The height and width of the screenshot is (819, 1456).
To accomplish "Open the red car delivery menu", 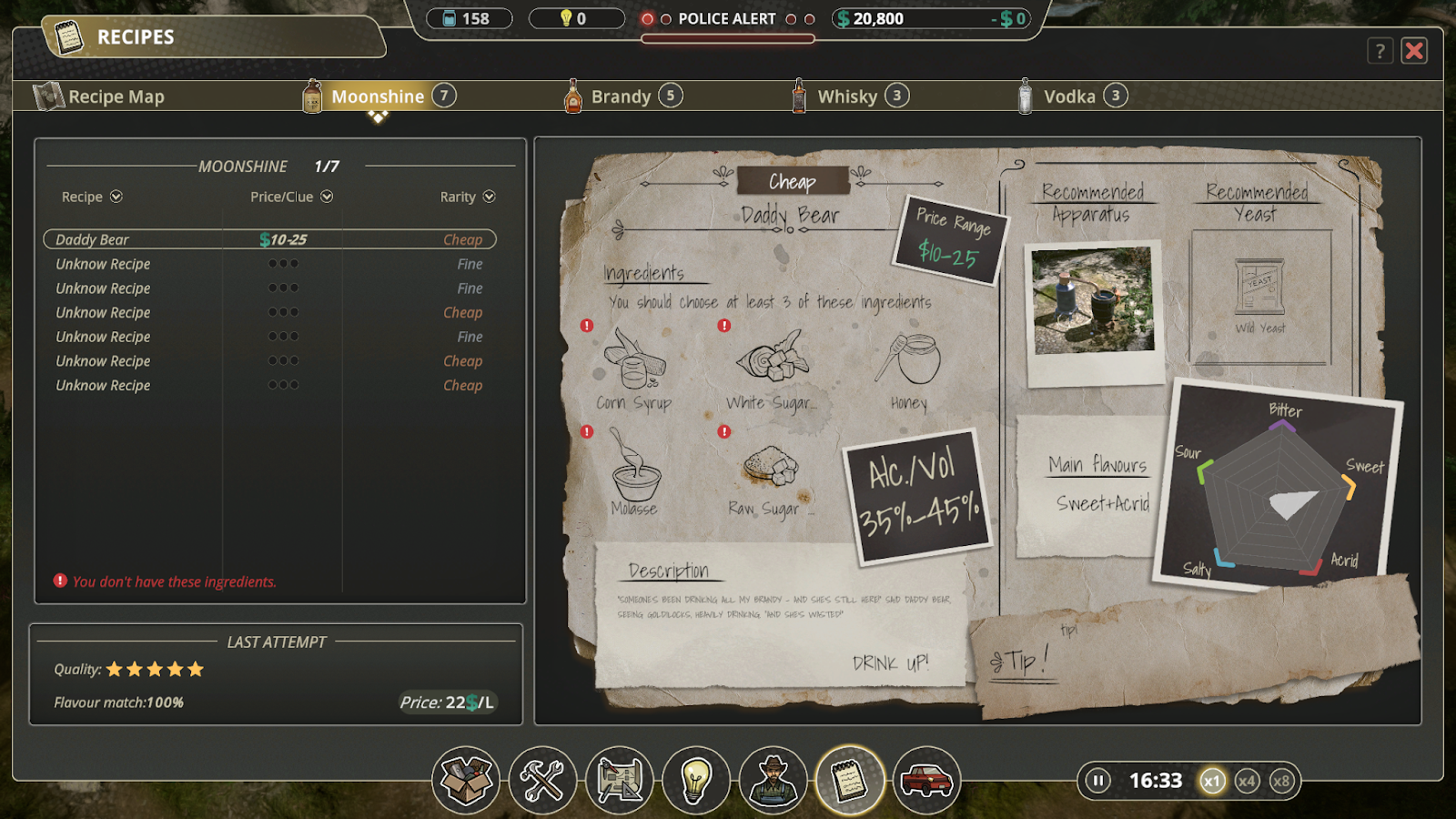I will pos(926,780).
